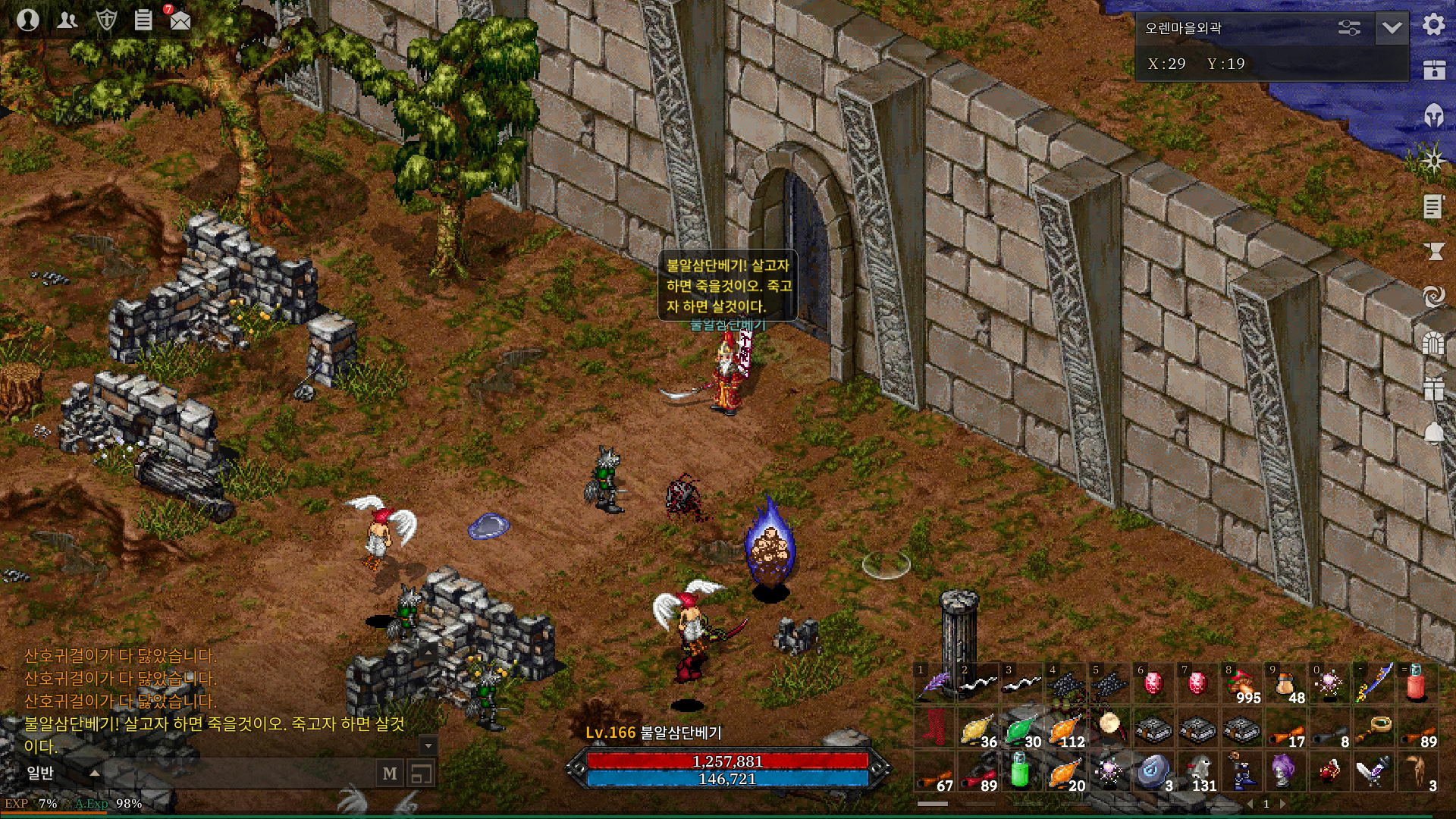This screenshot has height=819, width=1456.
Task: Open the helmet equipment menu
Action: pyautogui.click(x=1433, y=115)
